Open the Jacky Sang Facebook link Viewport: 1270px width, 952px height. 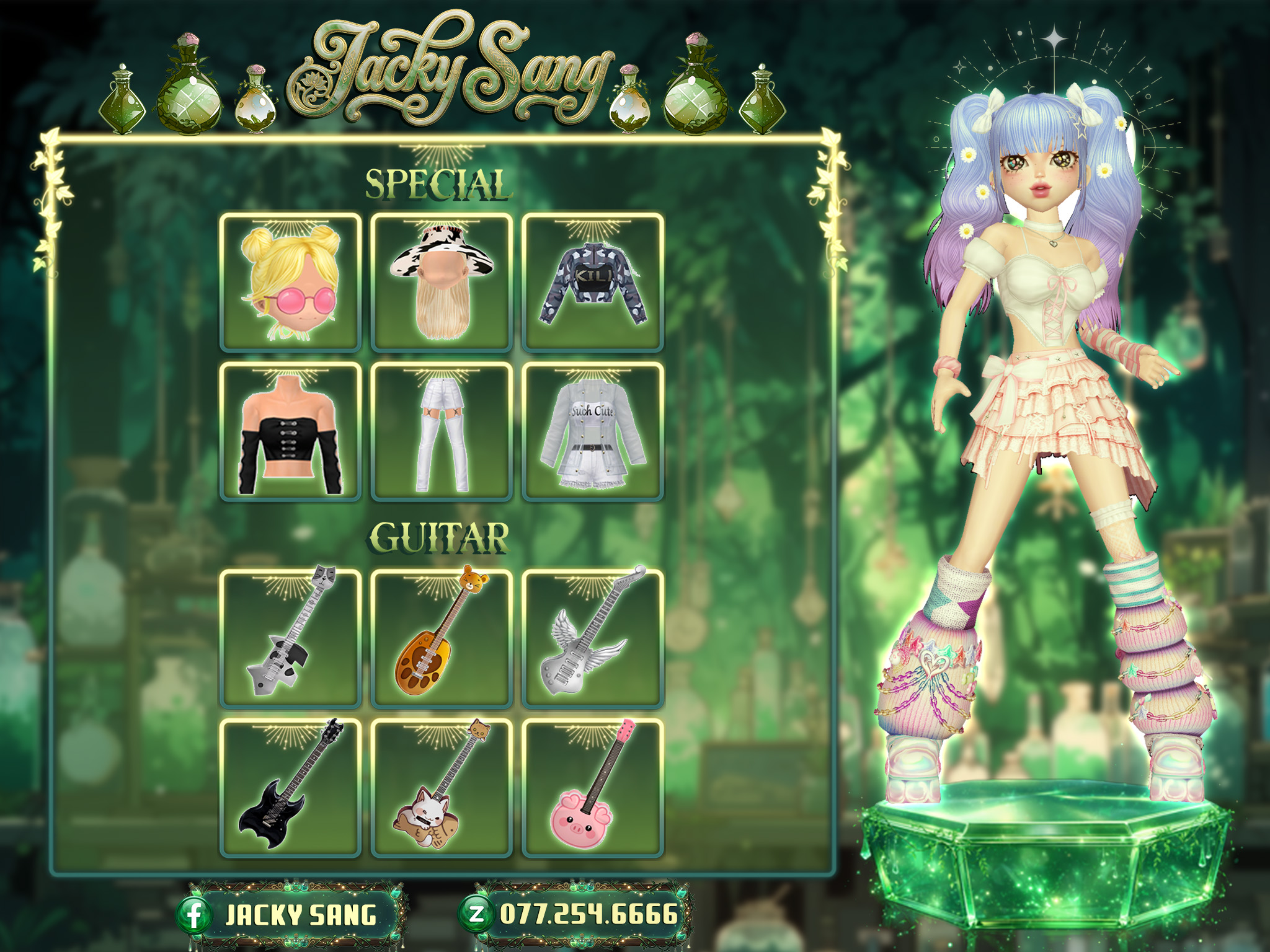point(290,915)
